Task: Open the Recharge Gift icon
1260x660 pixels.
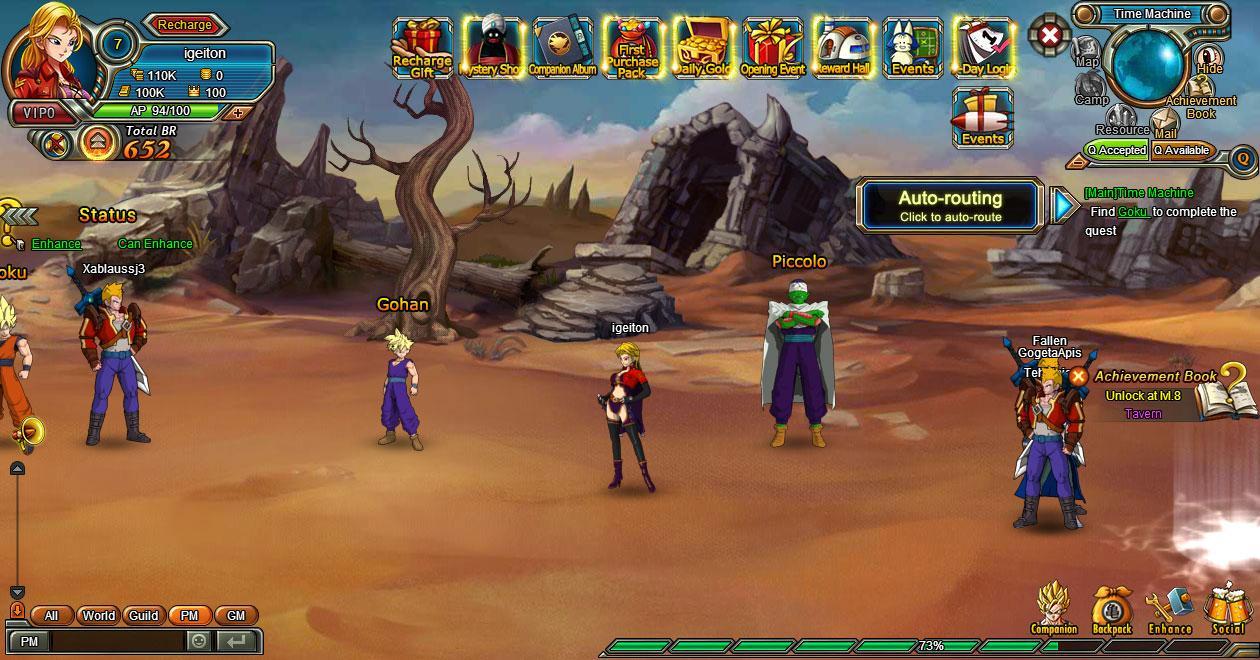Action: [422, 47]
